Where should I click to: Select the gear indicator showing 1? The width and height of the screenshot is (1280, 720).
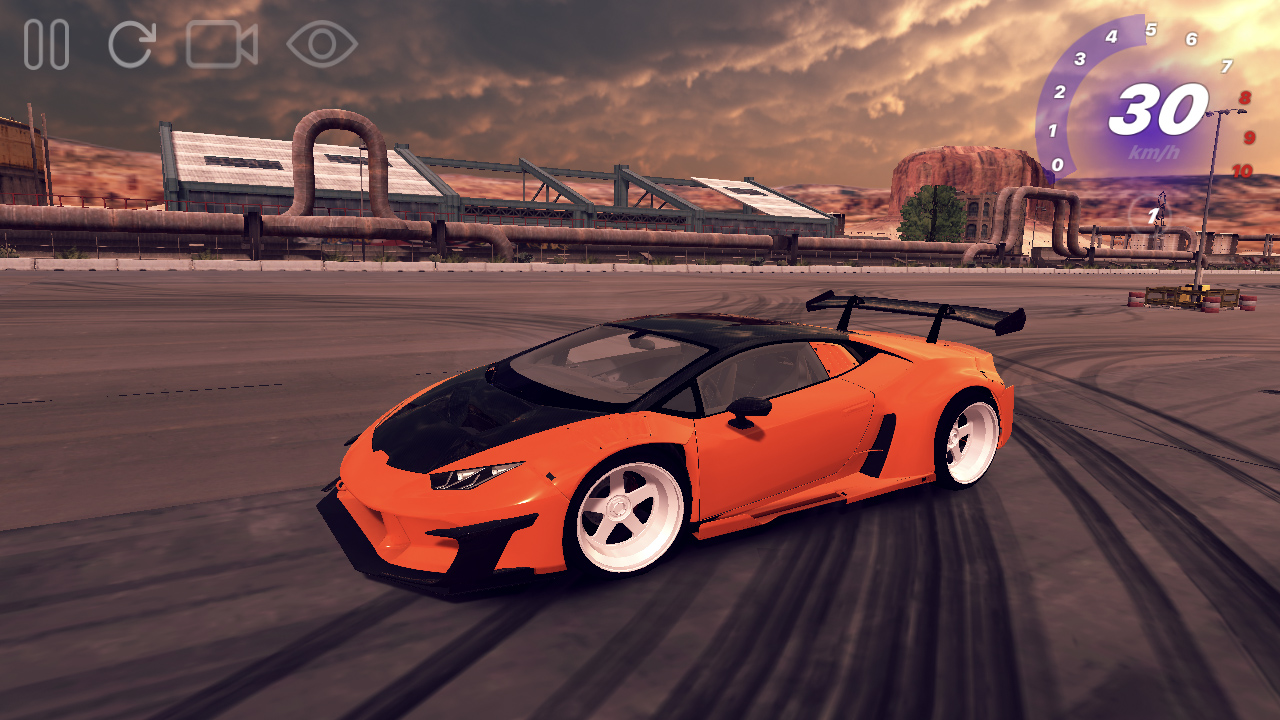tap(1153, 215)
